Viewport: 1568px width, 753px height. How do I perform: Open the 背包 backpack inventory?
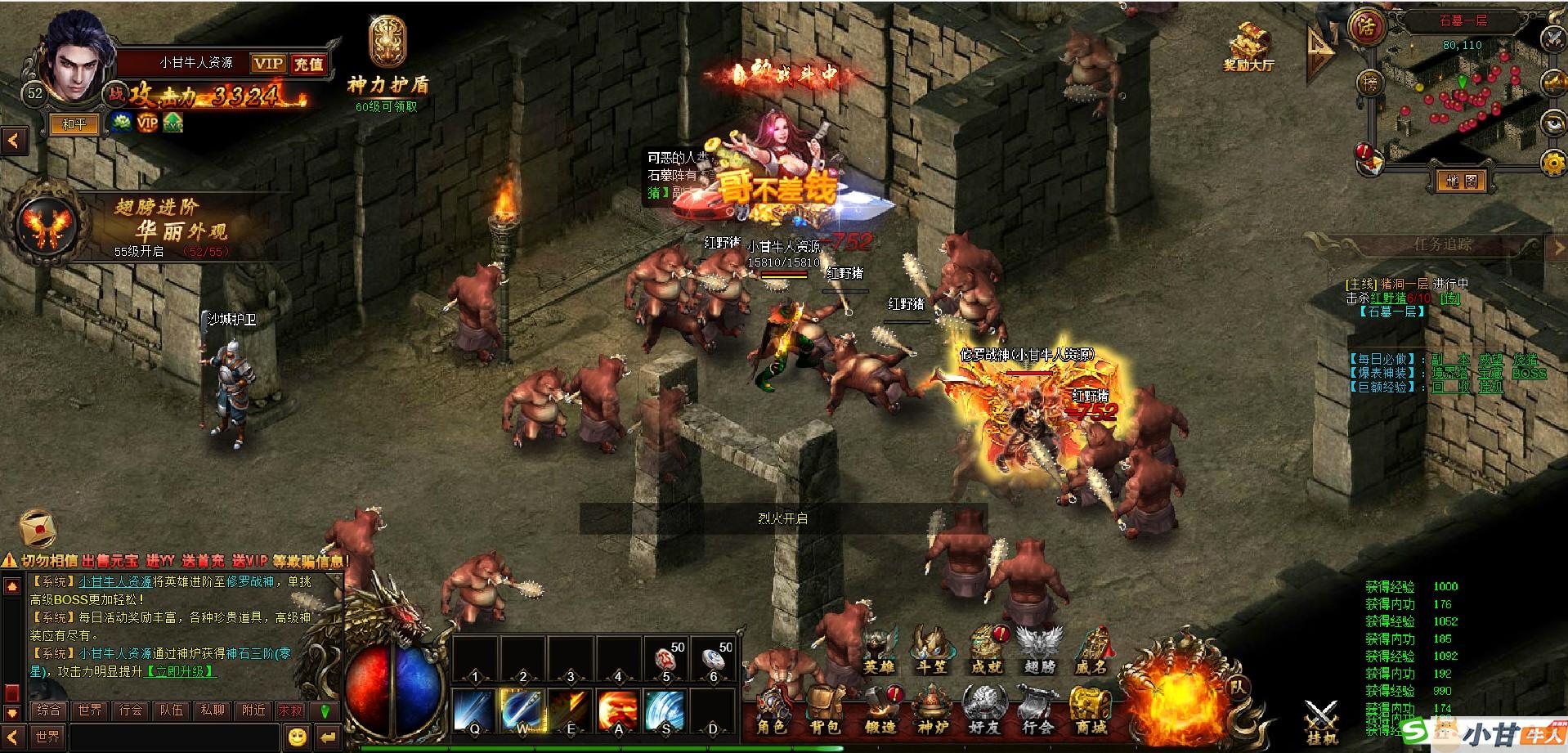pyautogui.click(x=825, y=710)
